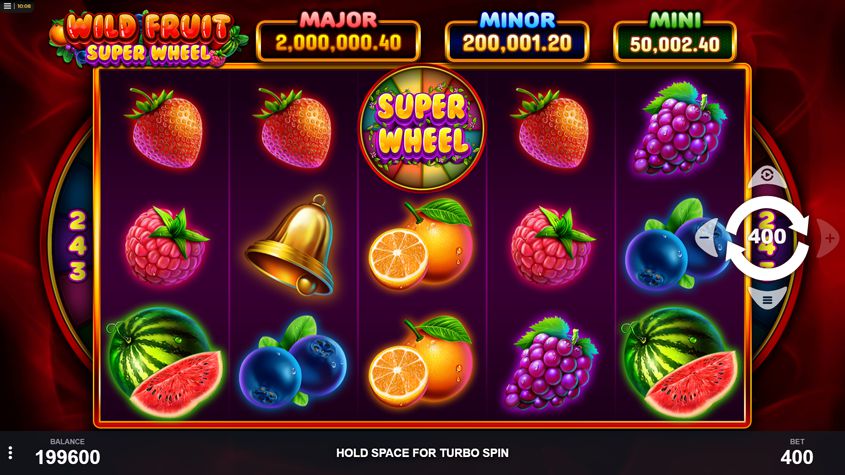Decrease the bet with the minus button
Image resolution: width=845 pixels, height=475 pixels.
click(x=707, y=238)
